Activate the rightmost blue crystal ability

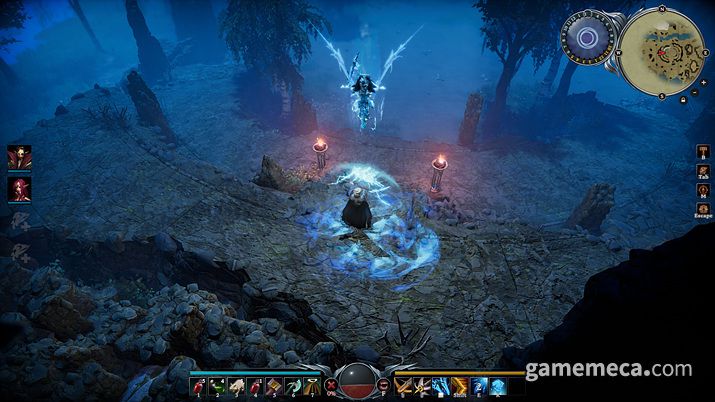click(x=496, y=385)
